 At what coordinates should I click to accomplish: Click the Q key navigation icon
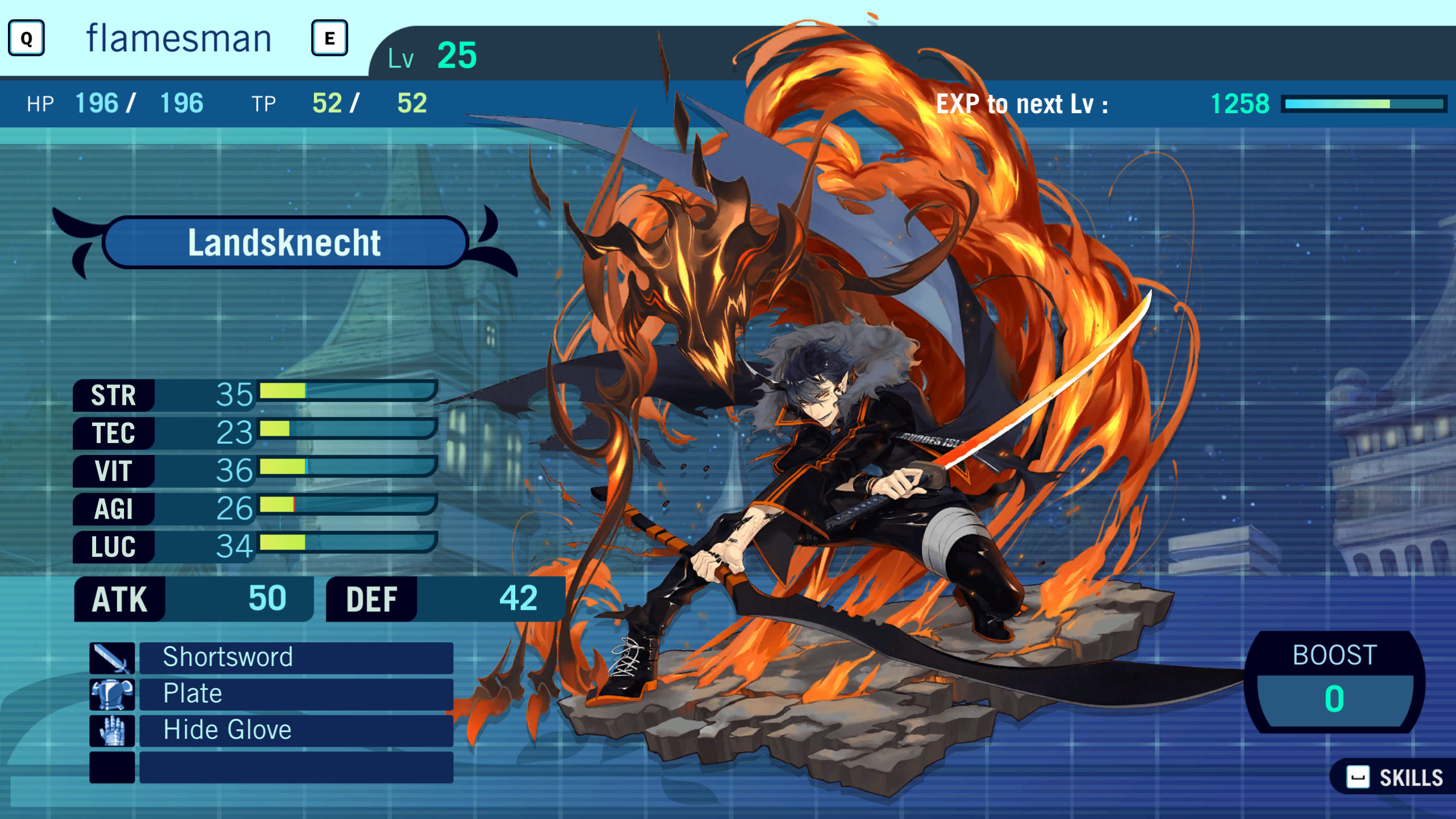[25, 39]
